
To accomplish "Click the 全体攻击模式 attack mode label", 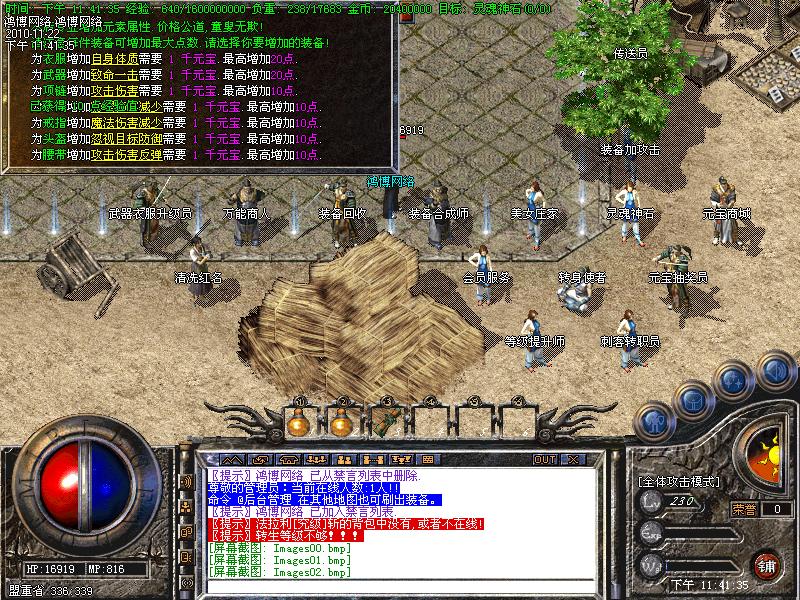I will click(x=679, y=481).
